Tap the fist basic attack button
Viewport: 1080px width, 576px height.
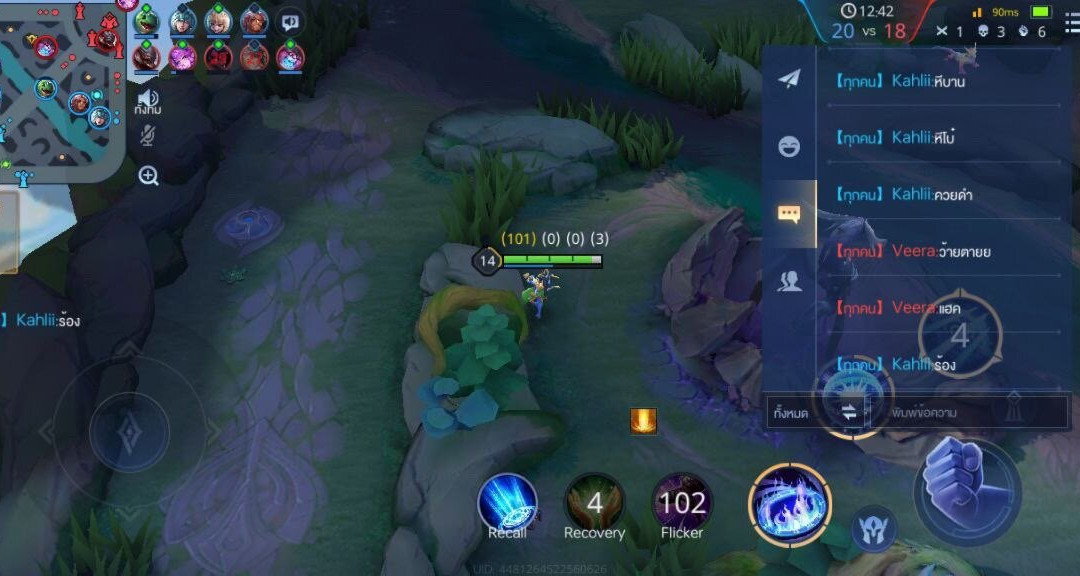(967, 489)
